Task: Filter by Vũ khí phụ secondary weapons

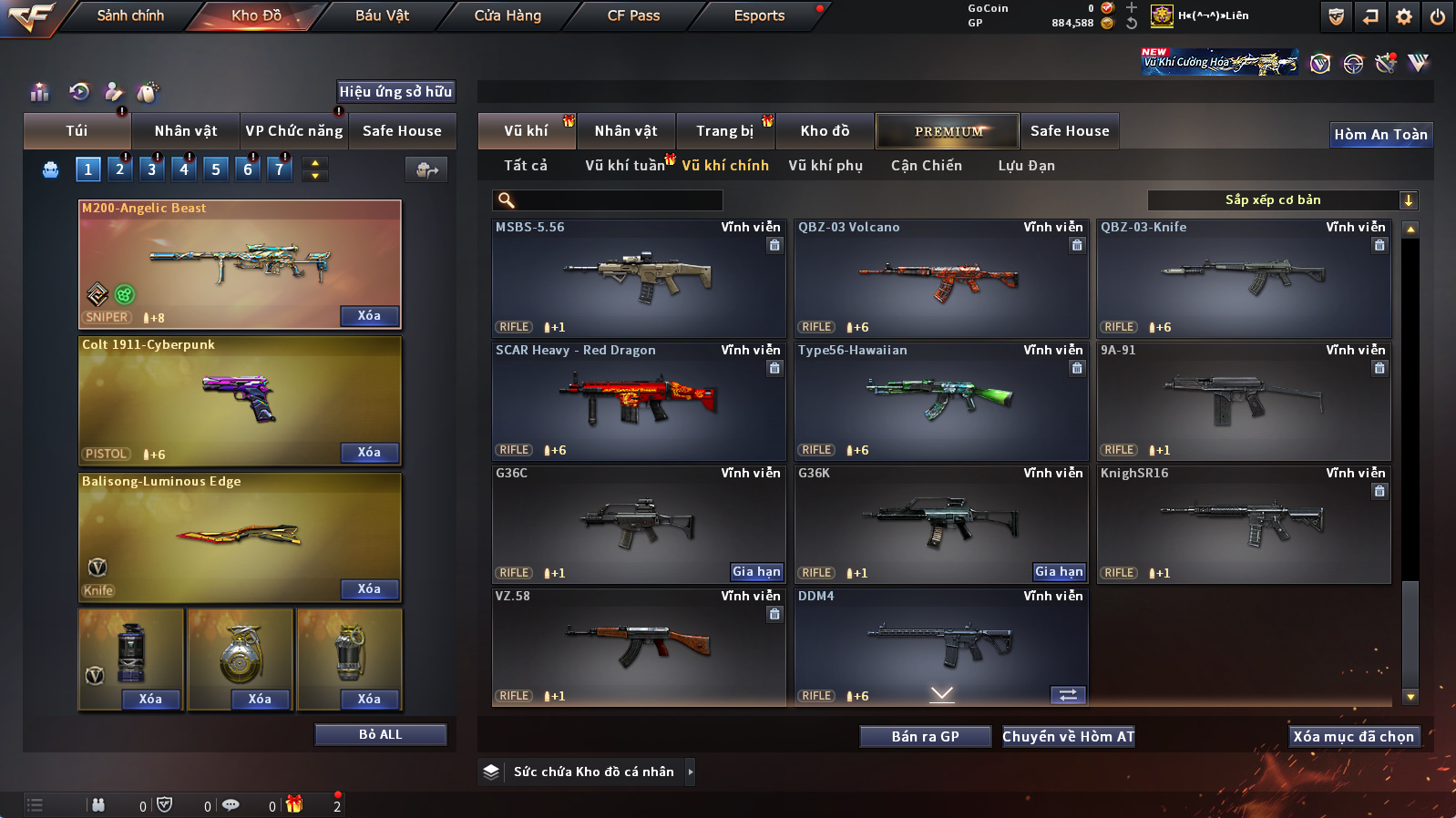Action: click(825, 166)
